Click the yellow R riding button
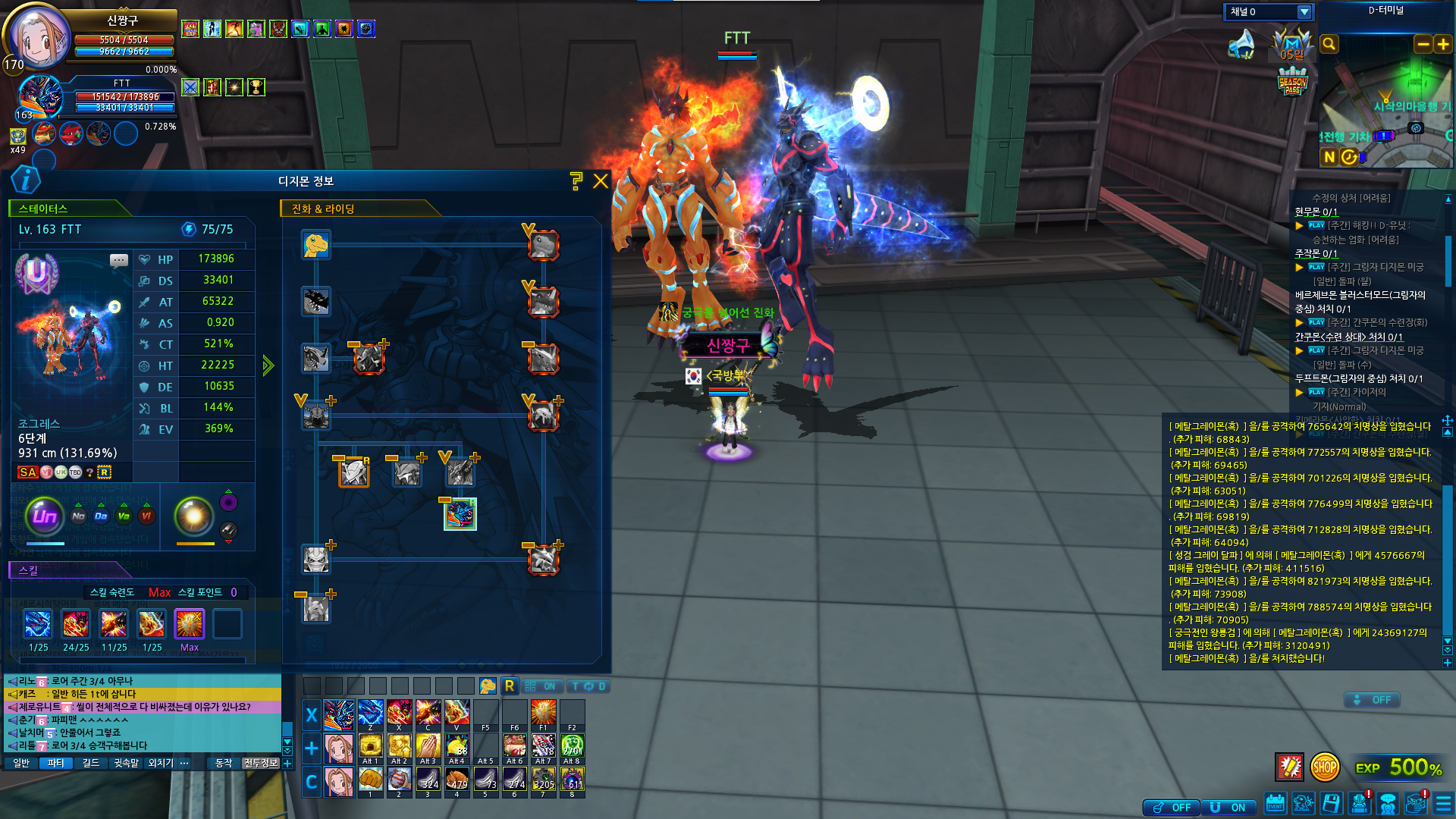This screenshot has height=819, width=1456. [510, 686]
